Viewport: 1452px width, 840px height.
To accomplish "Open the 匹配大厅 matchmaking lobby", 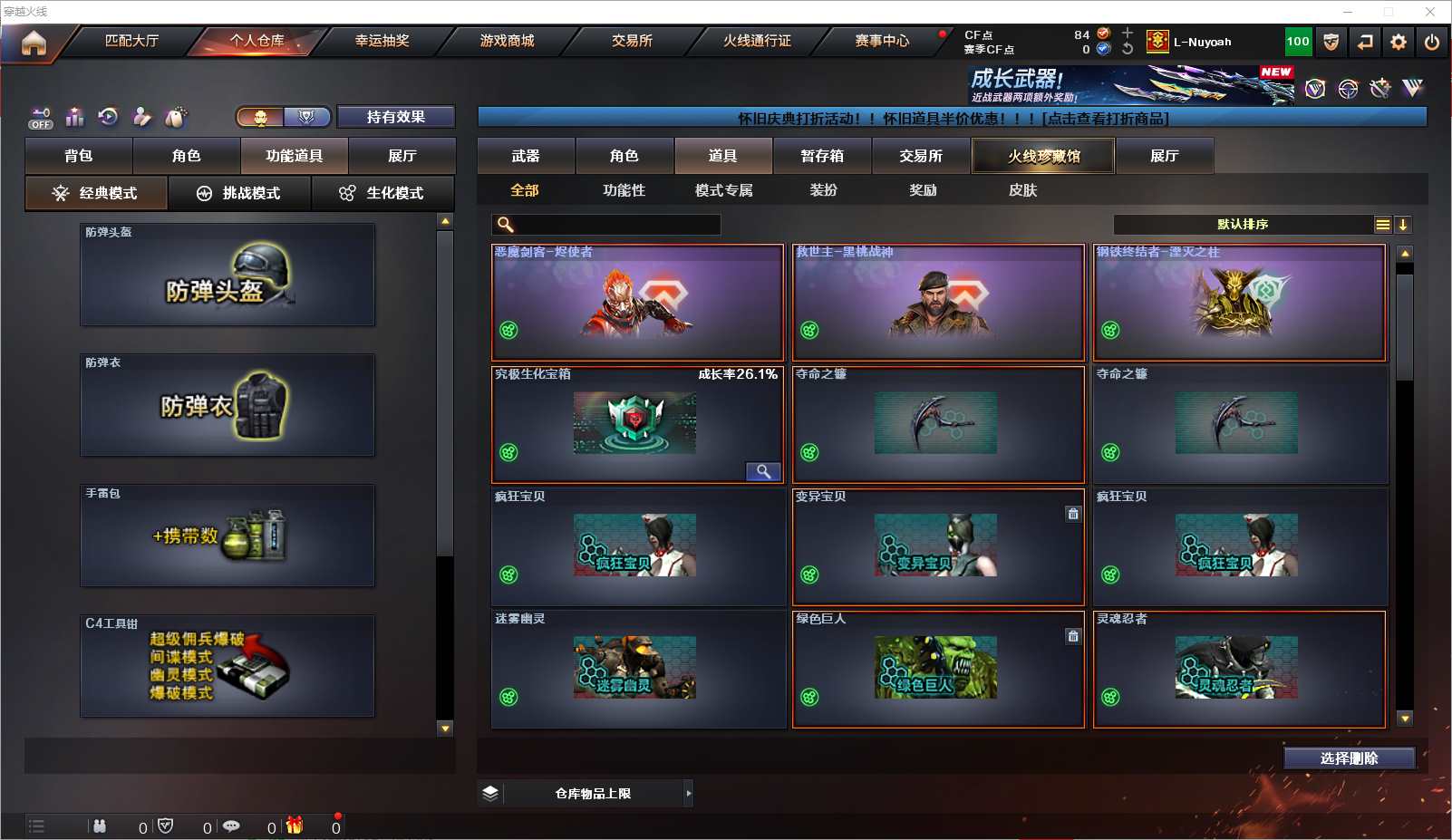I will (x=131, y=41).
